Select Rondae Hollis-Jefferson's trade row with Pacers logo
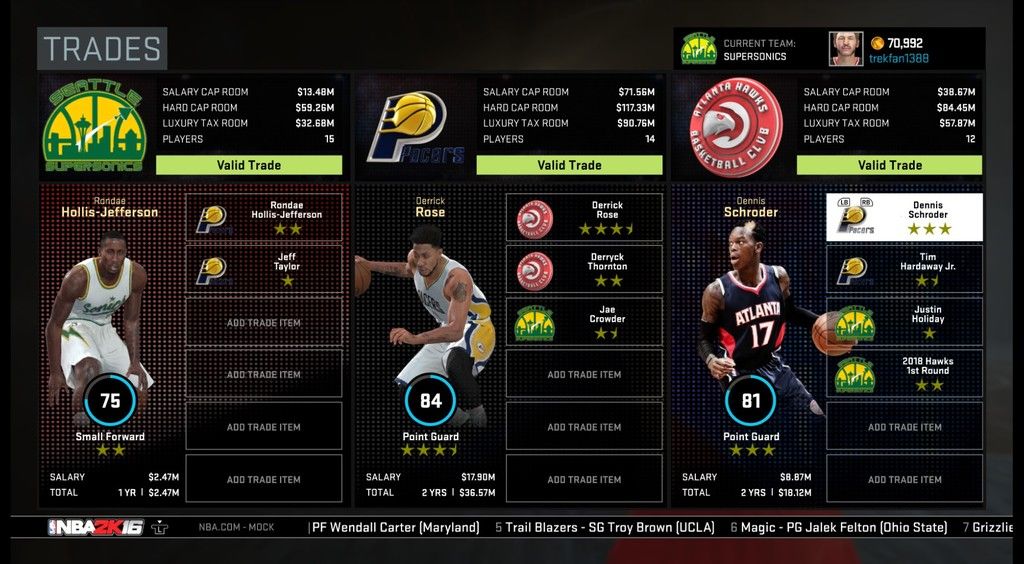Image resolution: width=1024 pixels, height=564 pixels. coord(264,217)
